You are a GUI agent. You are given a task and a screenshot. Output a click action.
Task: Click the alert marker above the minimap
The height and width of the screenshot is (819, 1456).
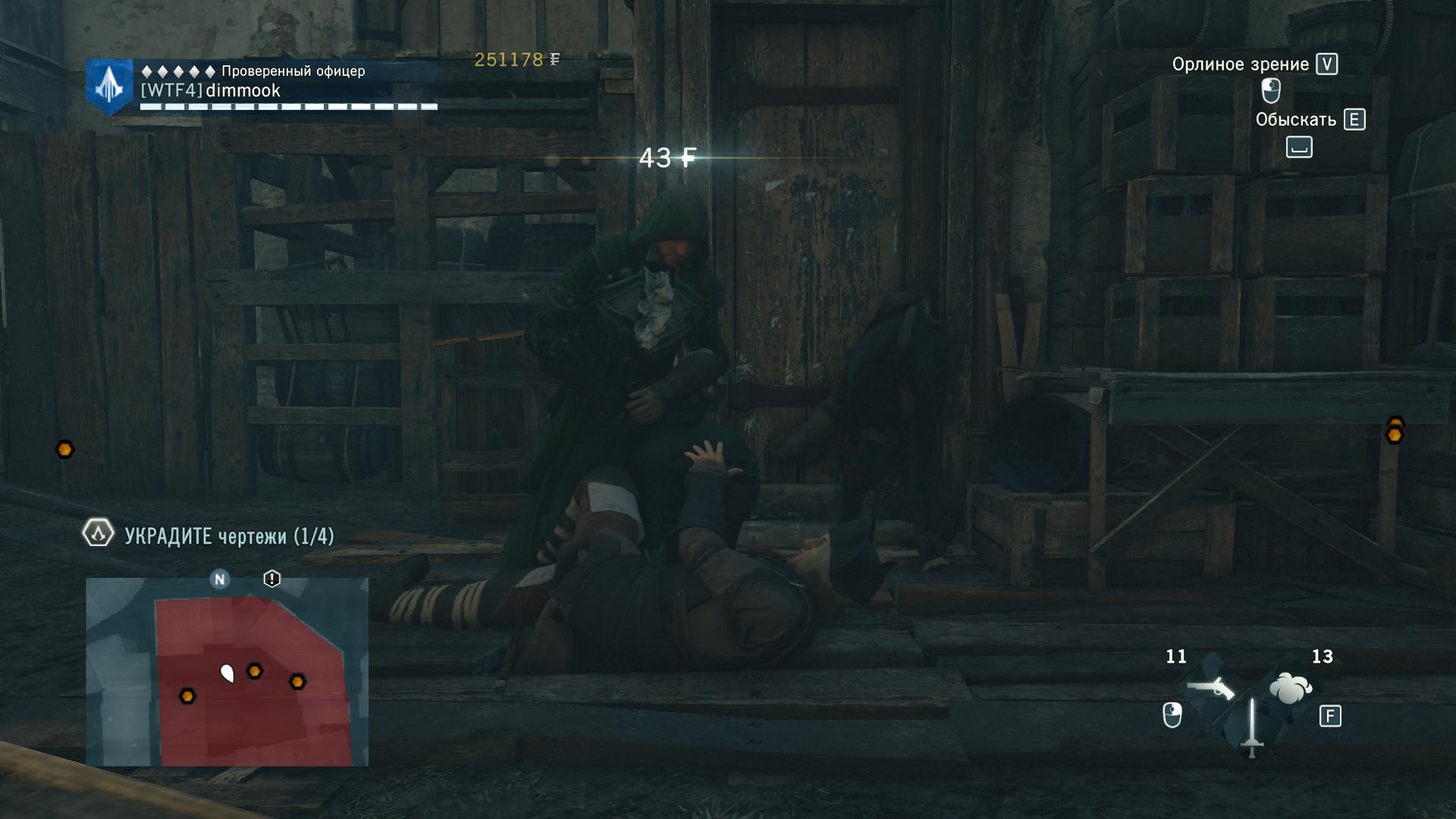pyautogui.click(x=271, y=579)
